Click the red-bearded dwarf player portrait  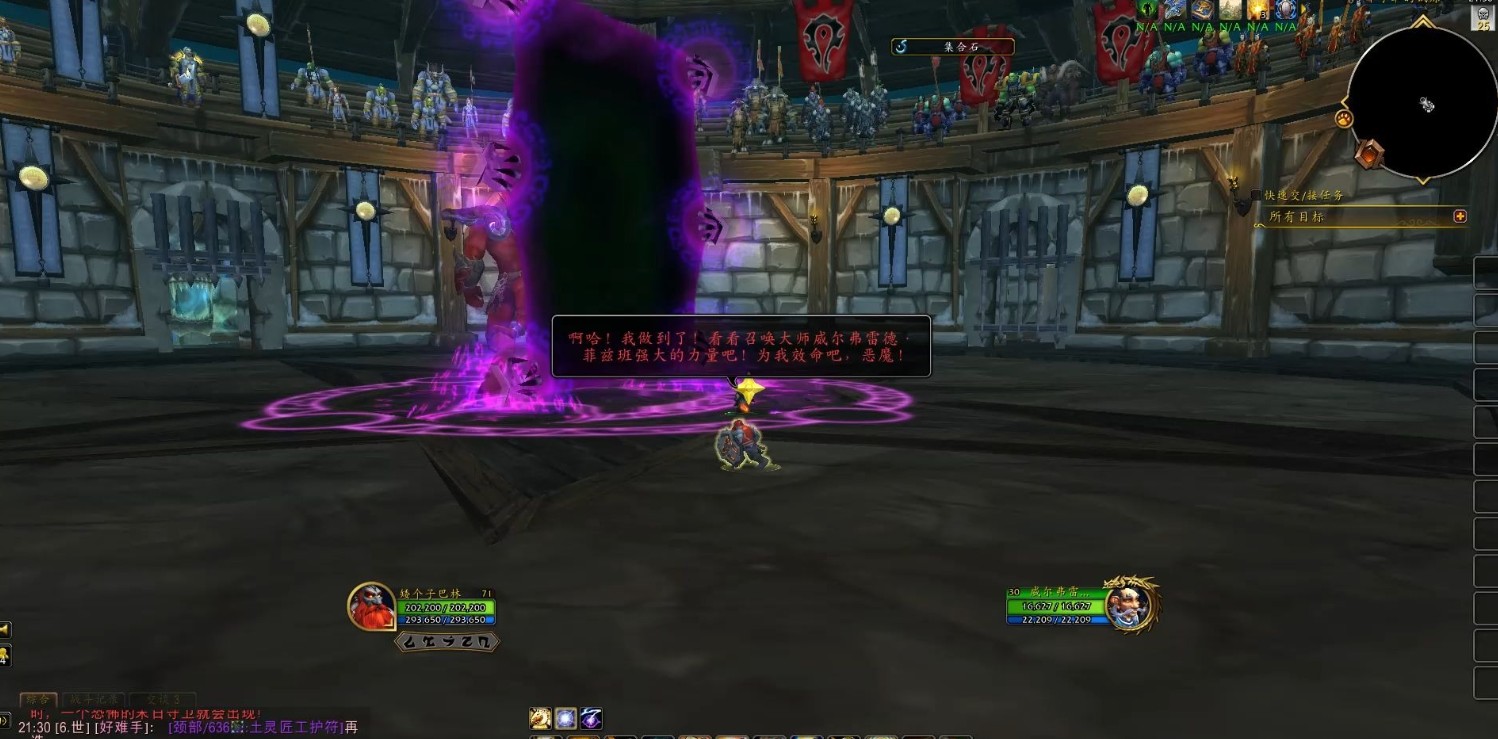(371, 607)
